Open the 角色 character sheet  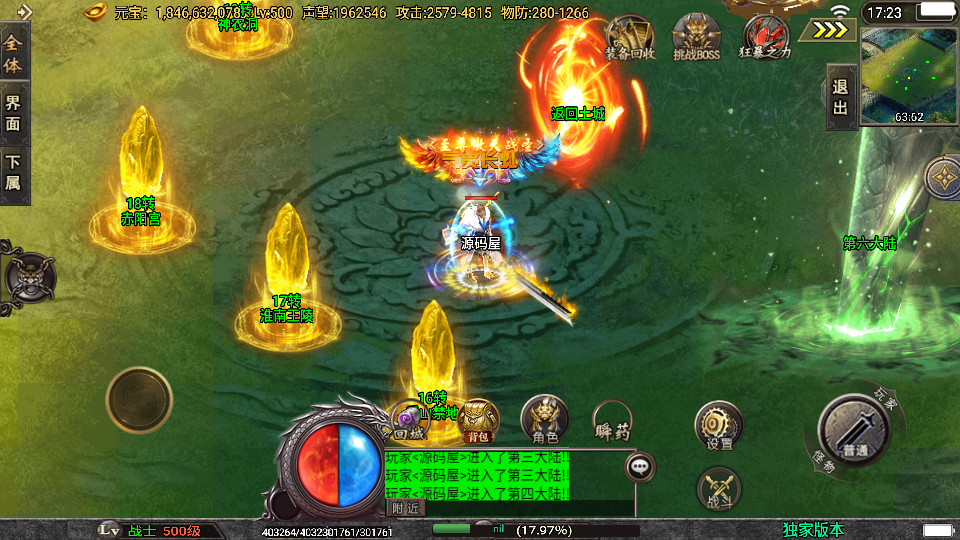tap(544, 419)
